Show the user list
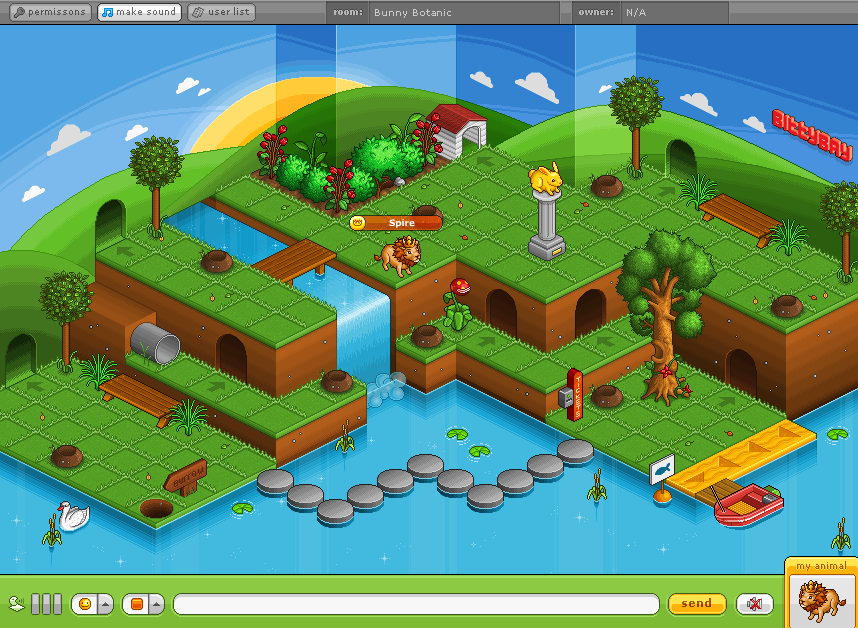858x628 pixels. coord(222,12)
